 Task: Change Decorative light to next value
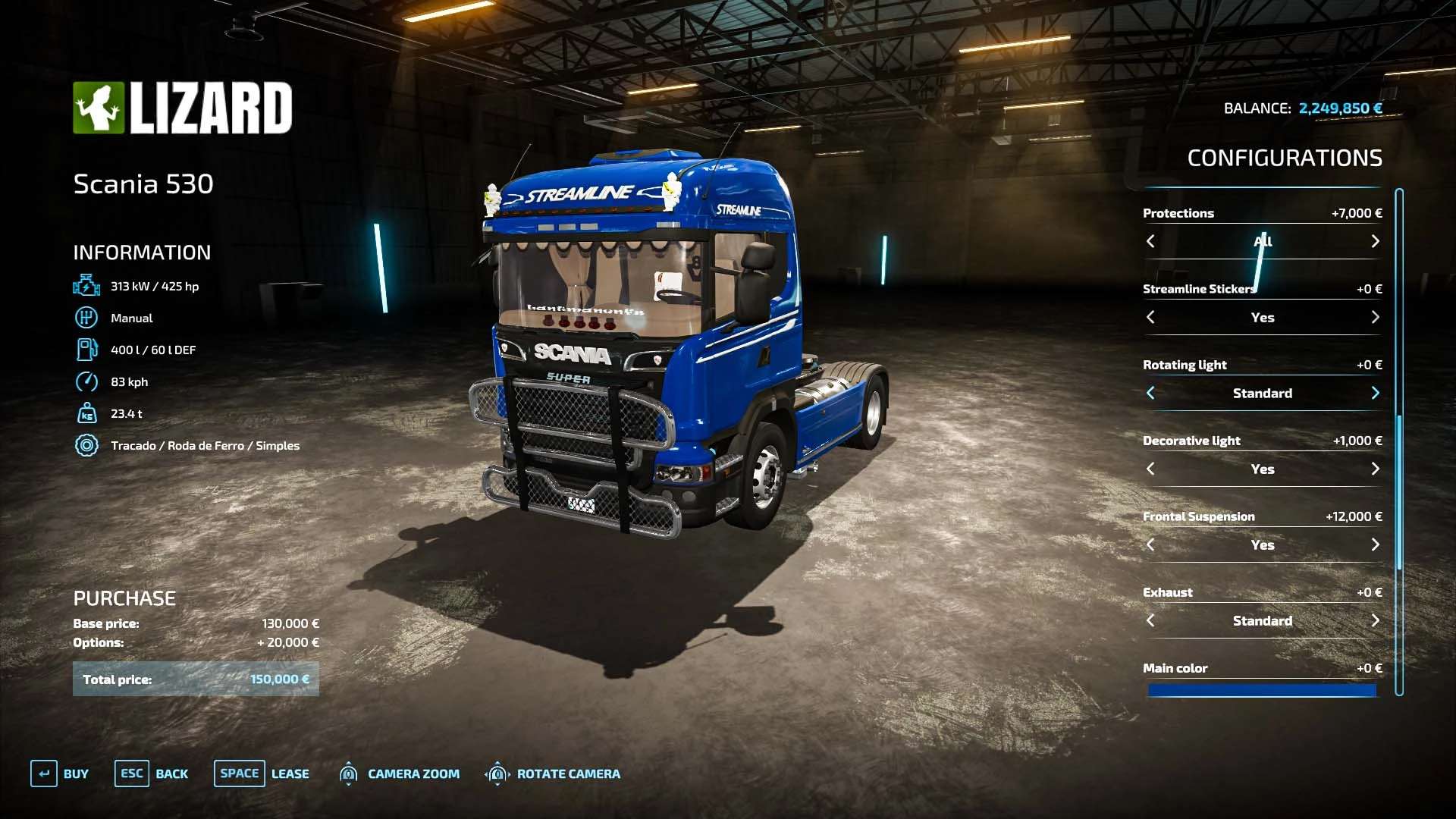pos(1375,469)
